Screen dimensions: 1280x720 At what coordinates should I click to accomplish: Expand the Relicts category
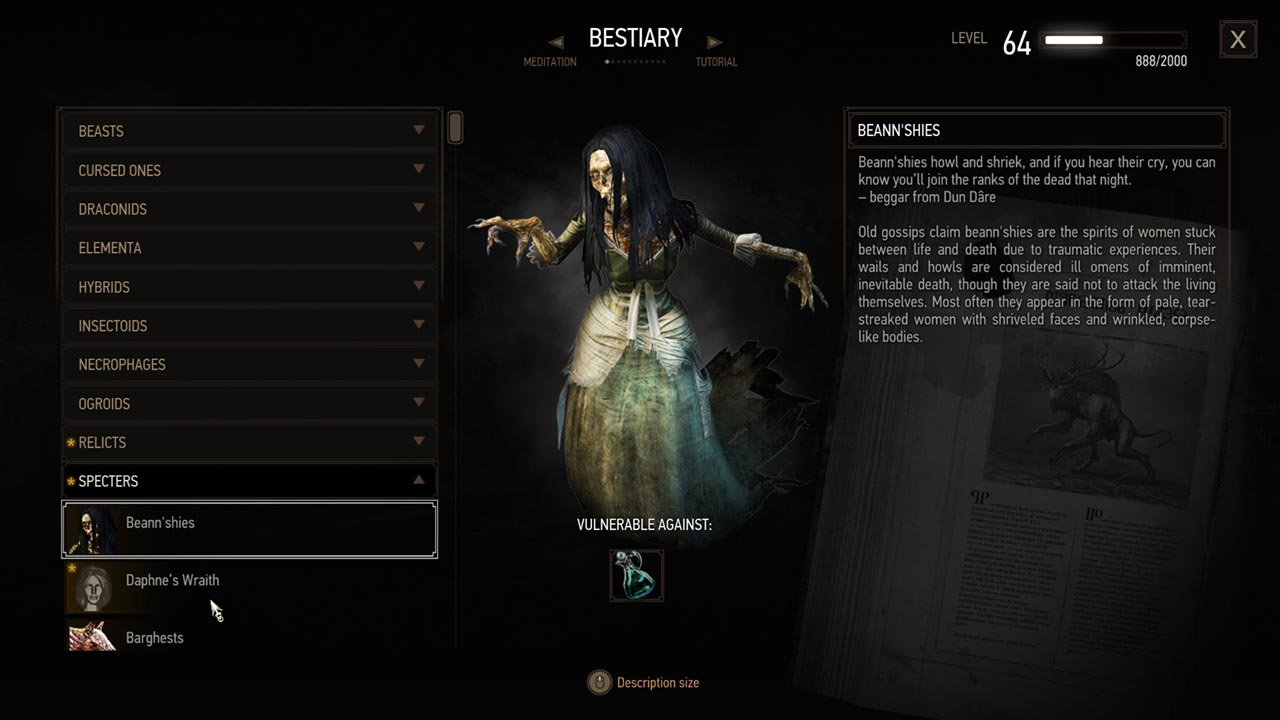[249, 442]
